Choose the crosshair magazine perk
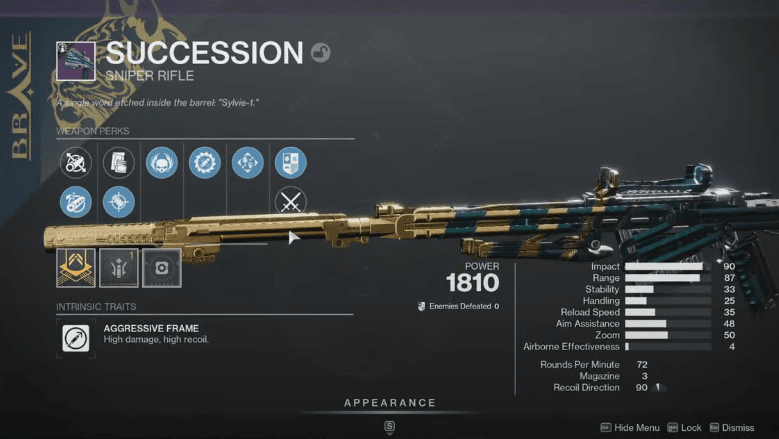This screenshot has height=439, width=779. [x=119, y=202]
